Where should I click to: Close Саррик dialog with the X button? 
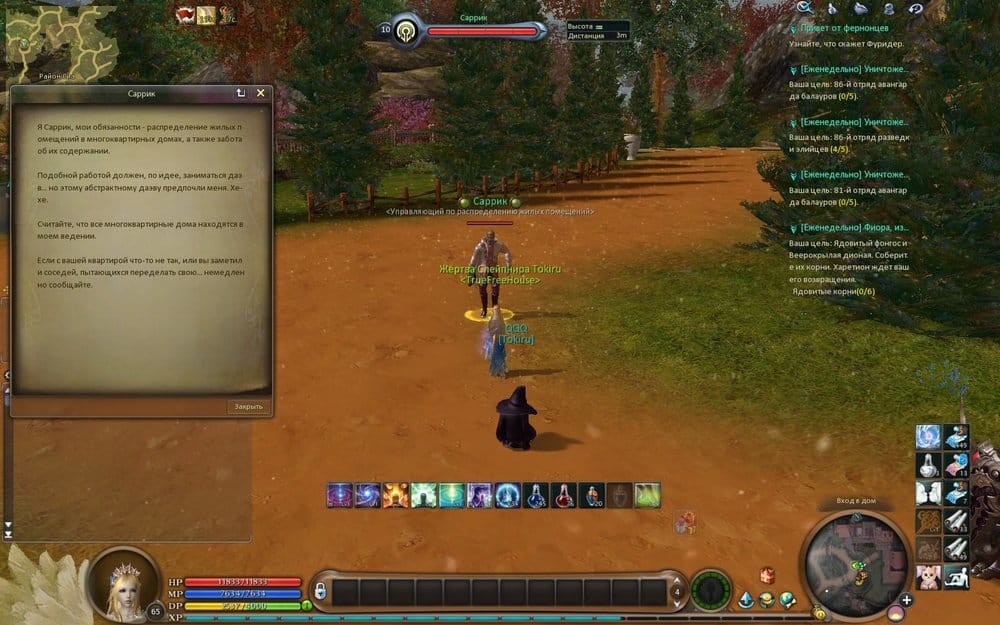(261, 93)
